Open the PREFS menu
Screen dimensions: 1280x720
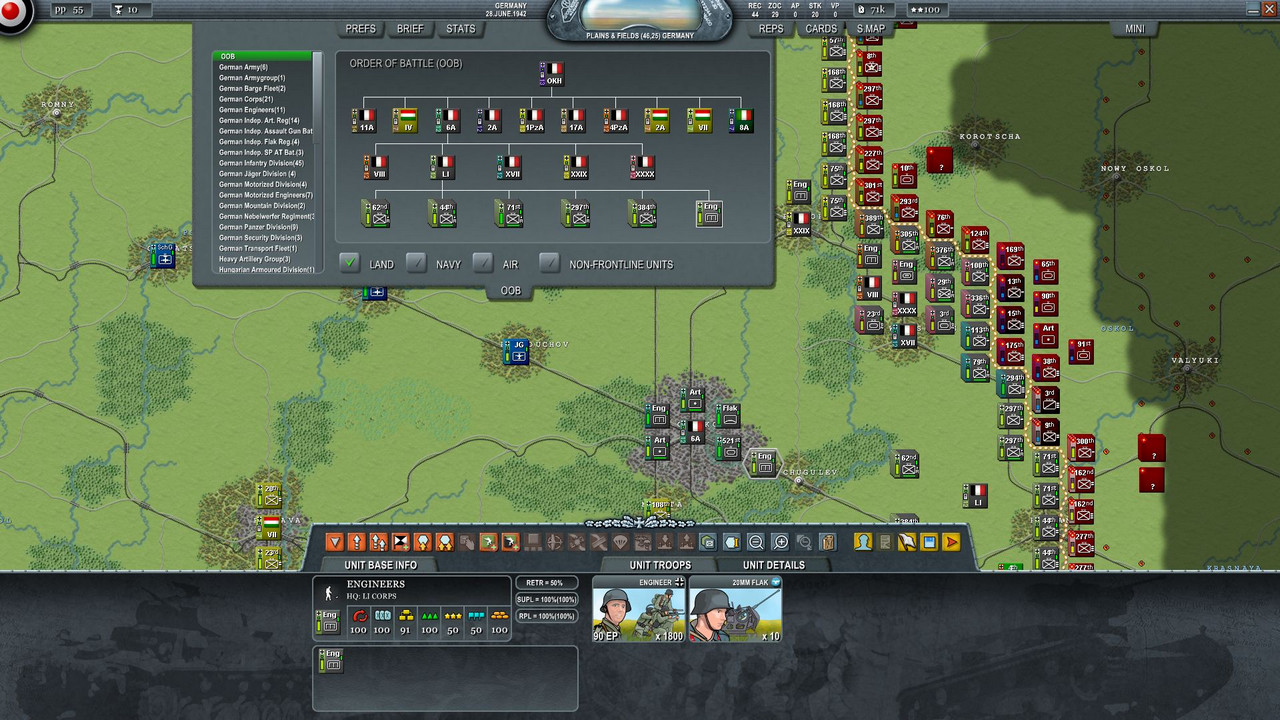360,29
